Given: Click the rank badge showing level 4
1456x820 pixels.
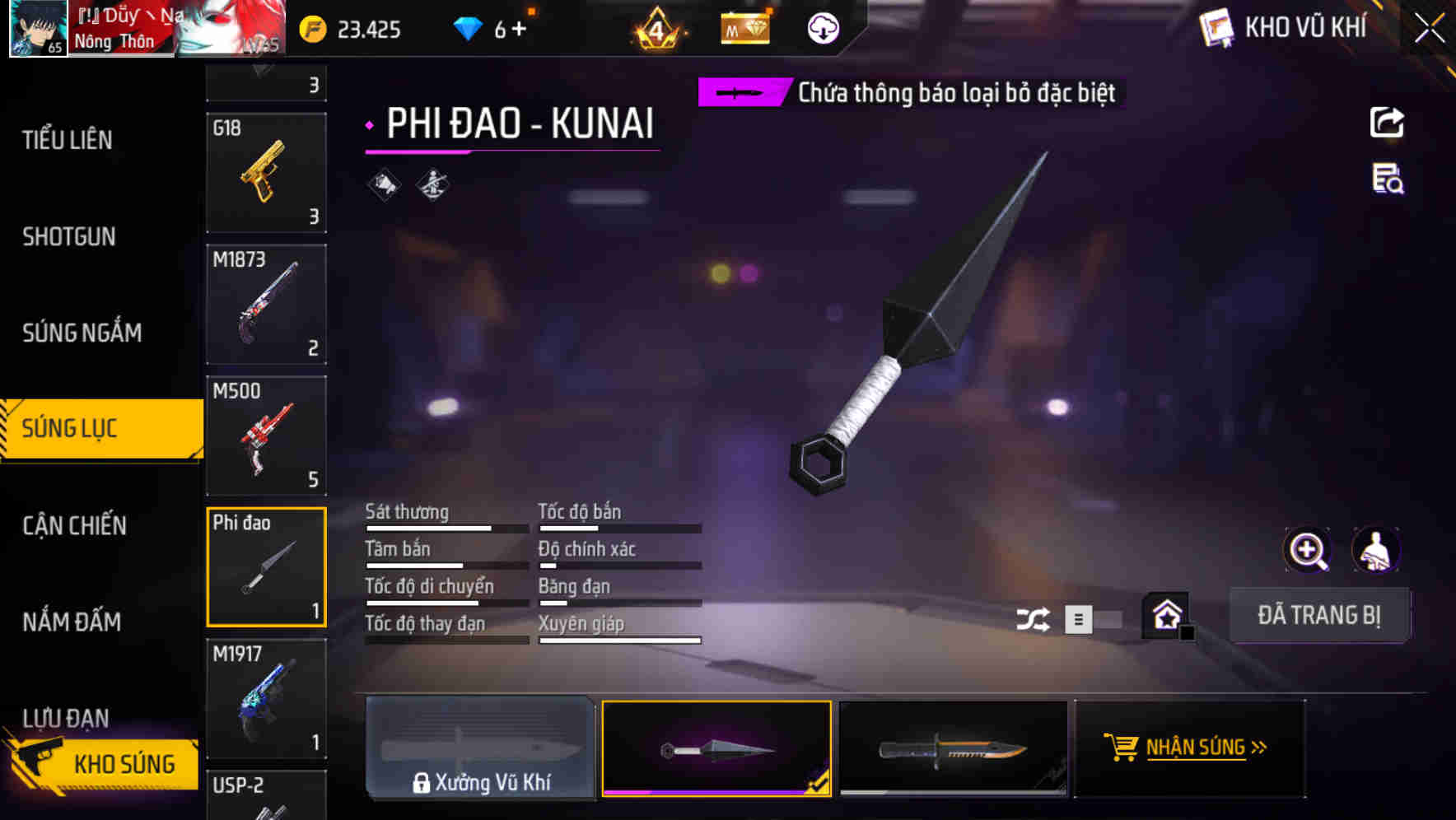Looking at the screenshot, I should (x=655, y=29).
